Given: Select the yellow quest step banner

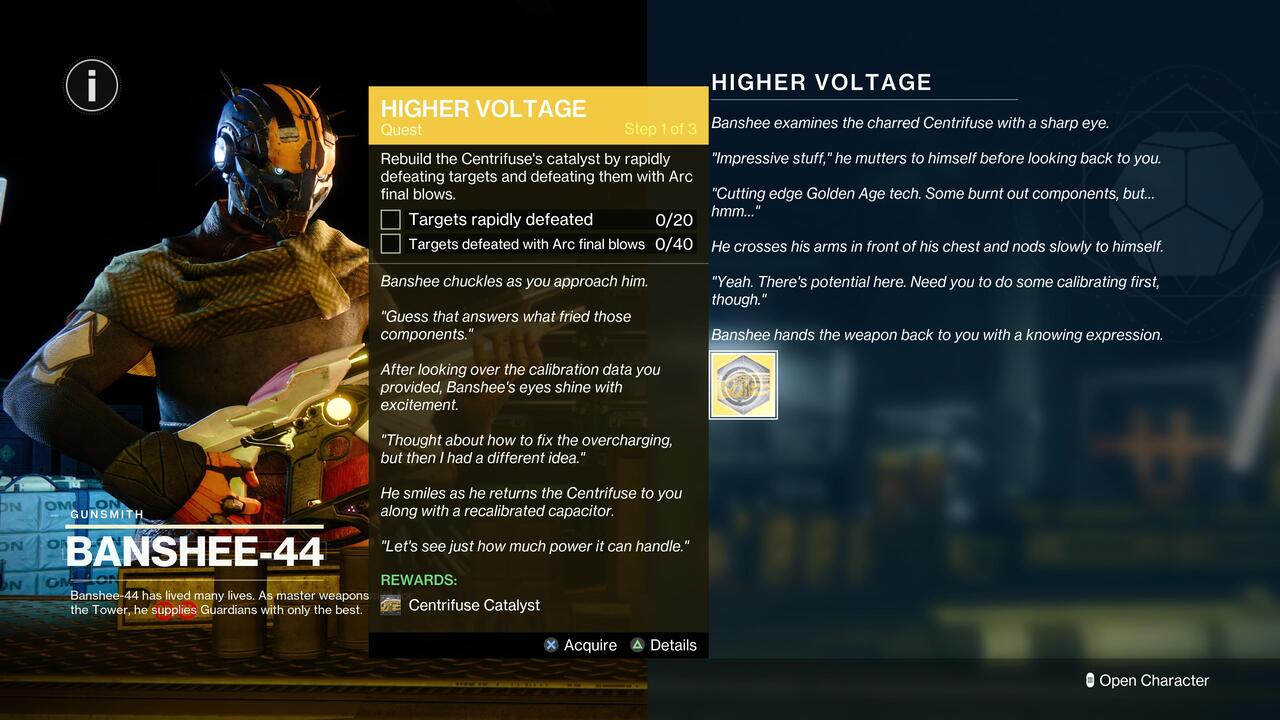Looking at the screenshot, I should tap(538, 115).
